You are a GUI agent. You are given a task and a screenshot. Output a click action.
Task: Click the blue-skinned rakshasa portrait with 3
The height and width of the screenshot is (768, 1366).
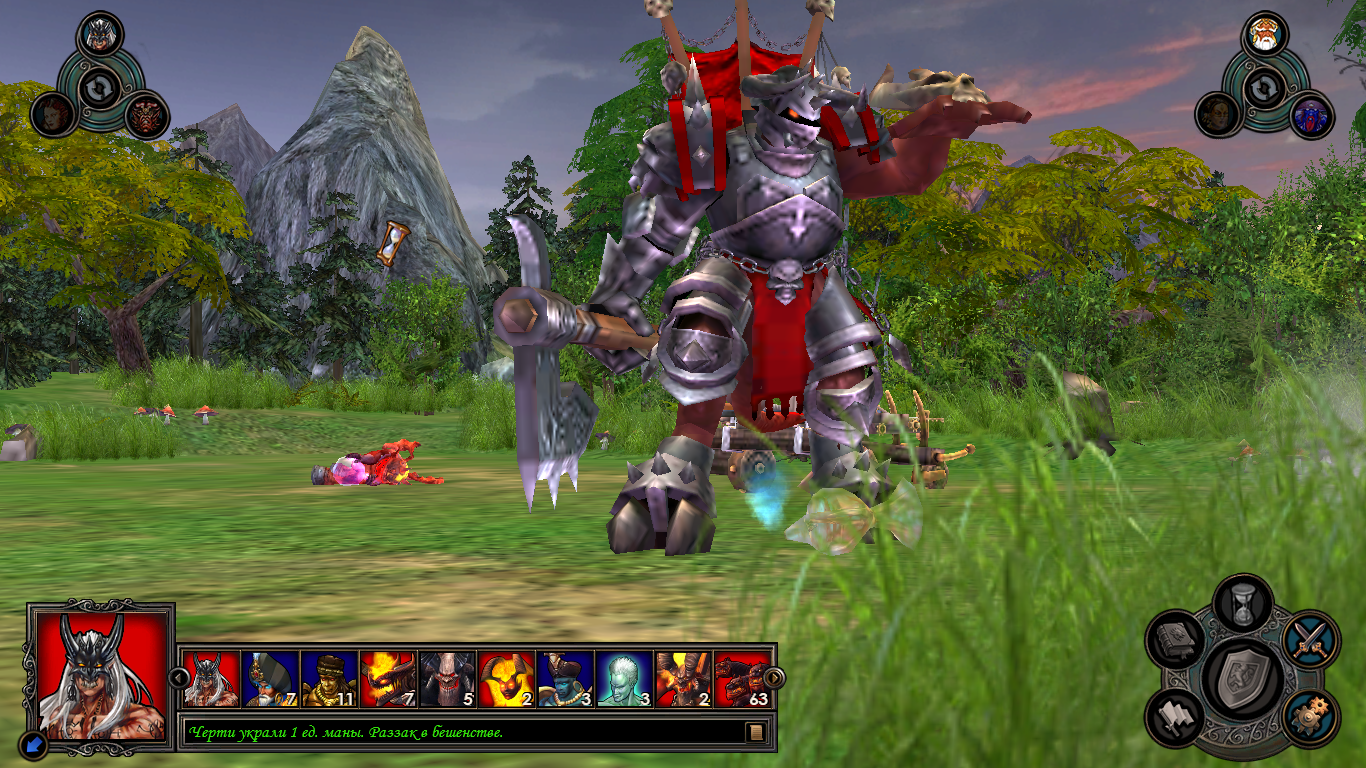click(565, 679)
